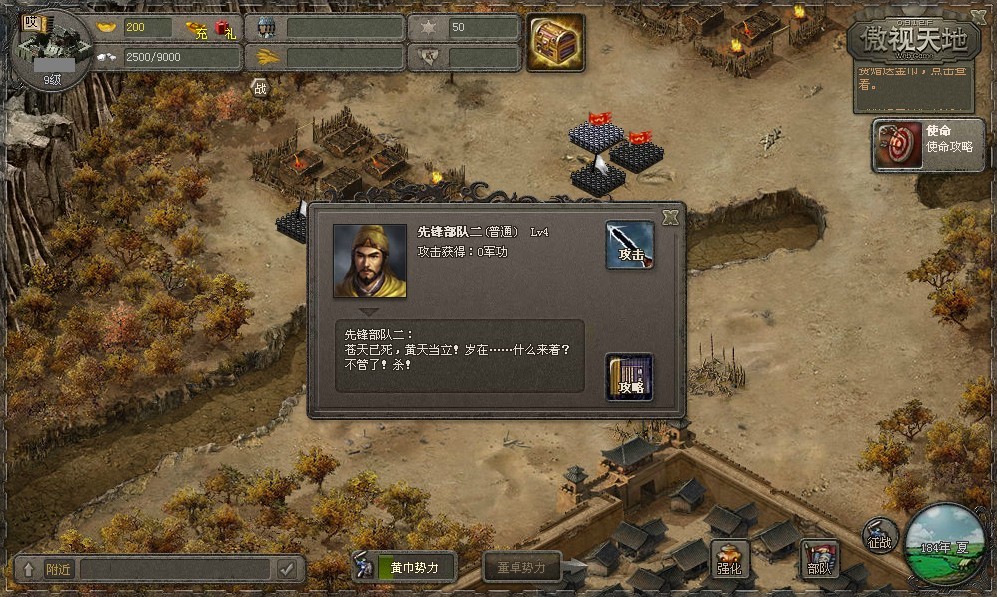Click the chat text input box
Viewport: 997px width, 597px height.
pyautogui.click(x=175, y=569)
